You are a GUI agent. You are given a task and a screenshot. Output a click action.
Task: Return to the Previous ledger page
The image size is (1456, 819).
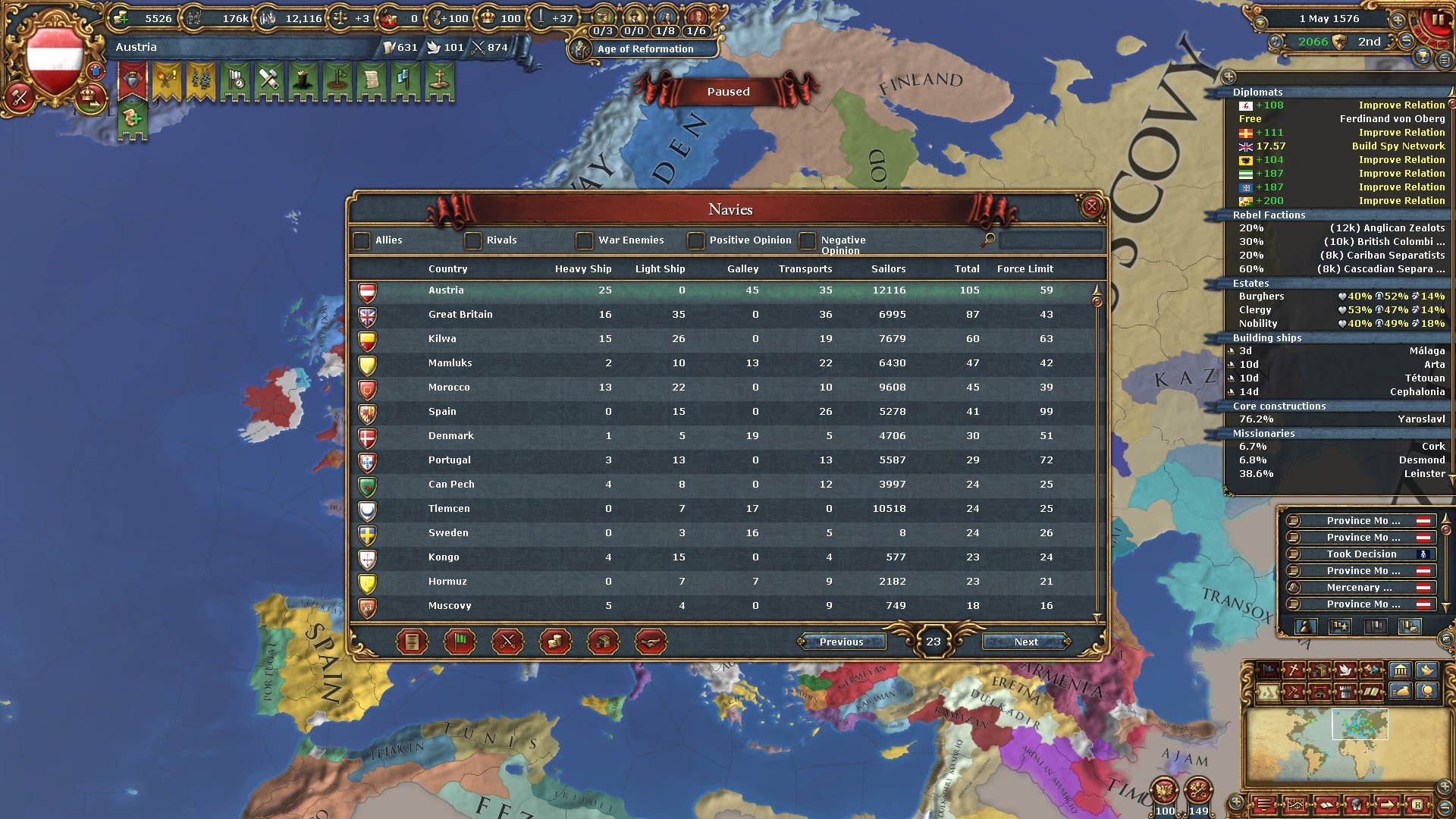point(841,642)
